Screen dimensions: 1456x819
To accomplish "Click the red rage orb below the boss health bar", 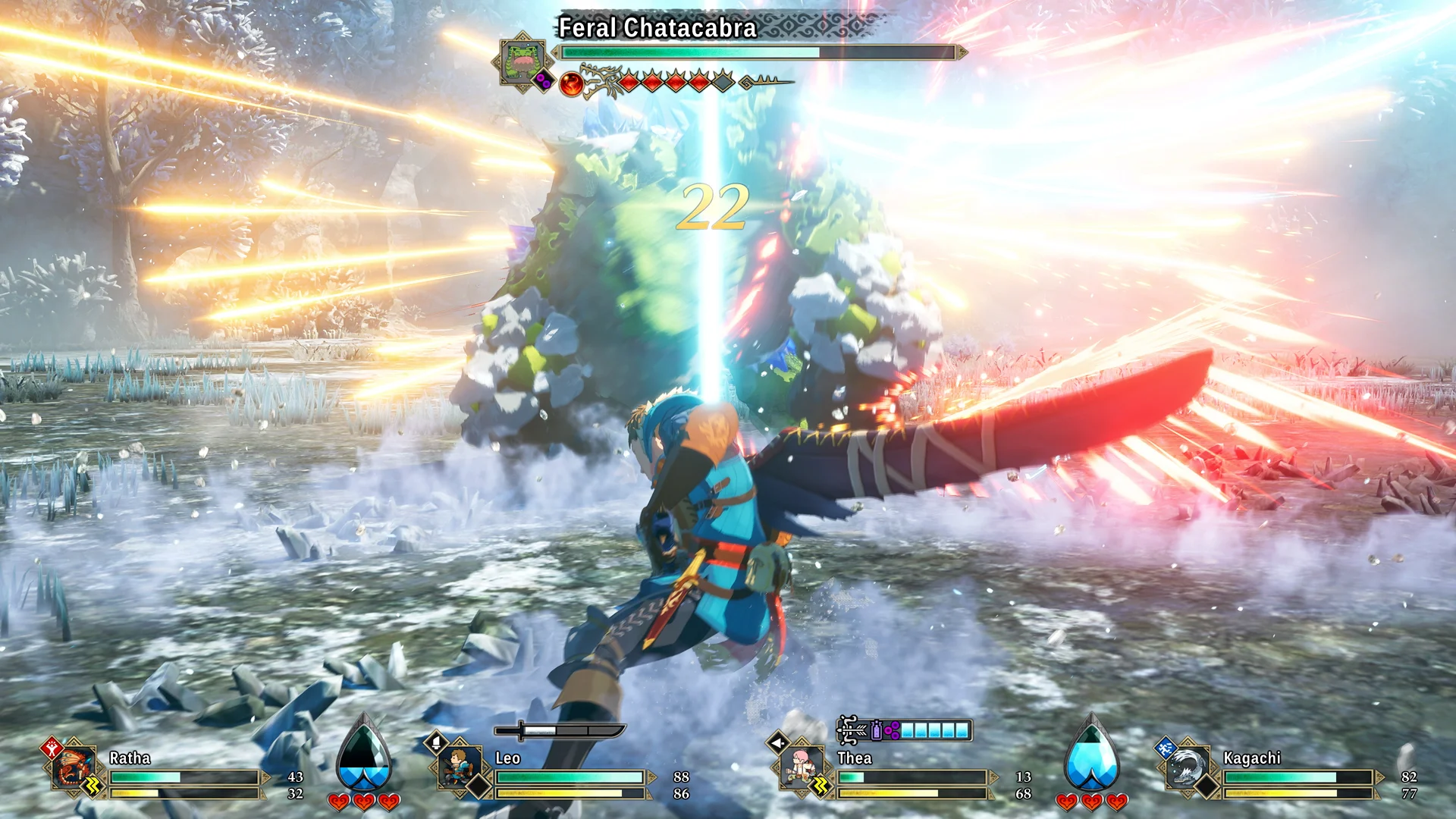I will click(570, 83).
